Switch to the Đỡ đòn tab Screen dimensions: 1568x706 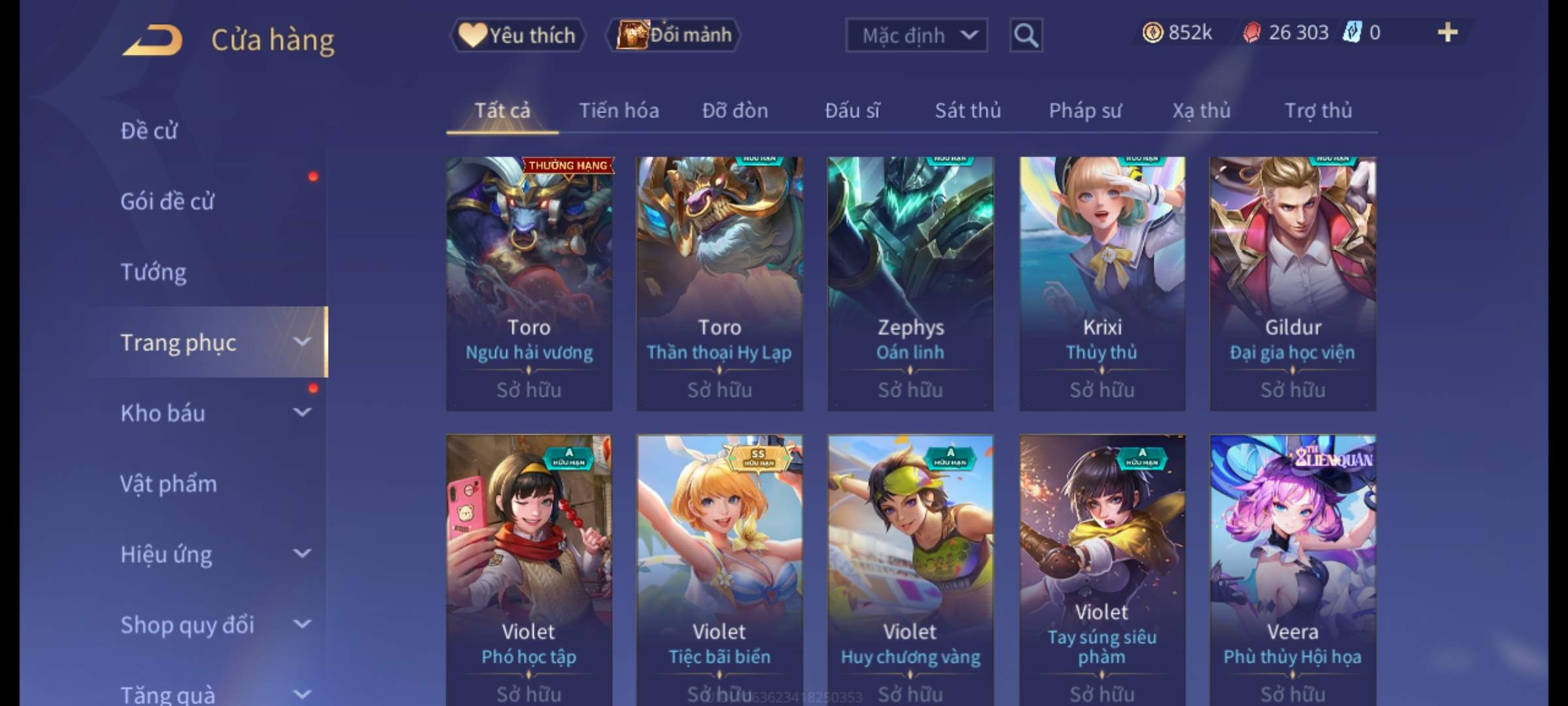[x=735, y=111]
